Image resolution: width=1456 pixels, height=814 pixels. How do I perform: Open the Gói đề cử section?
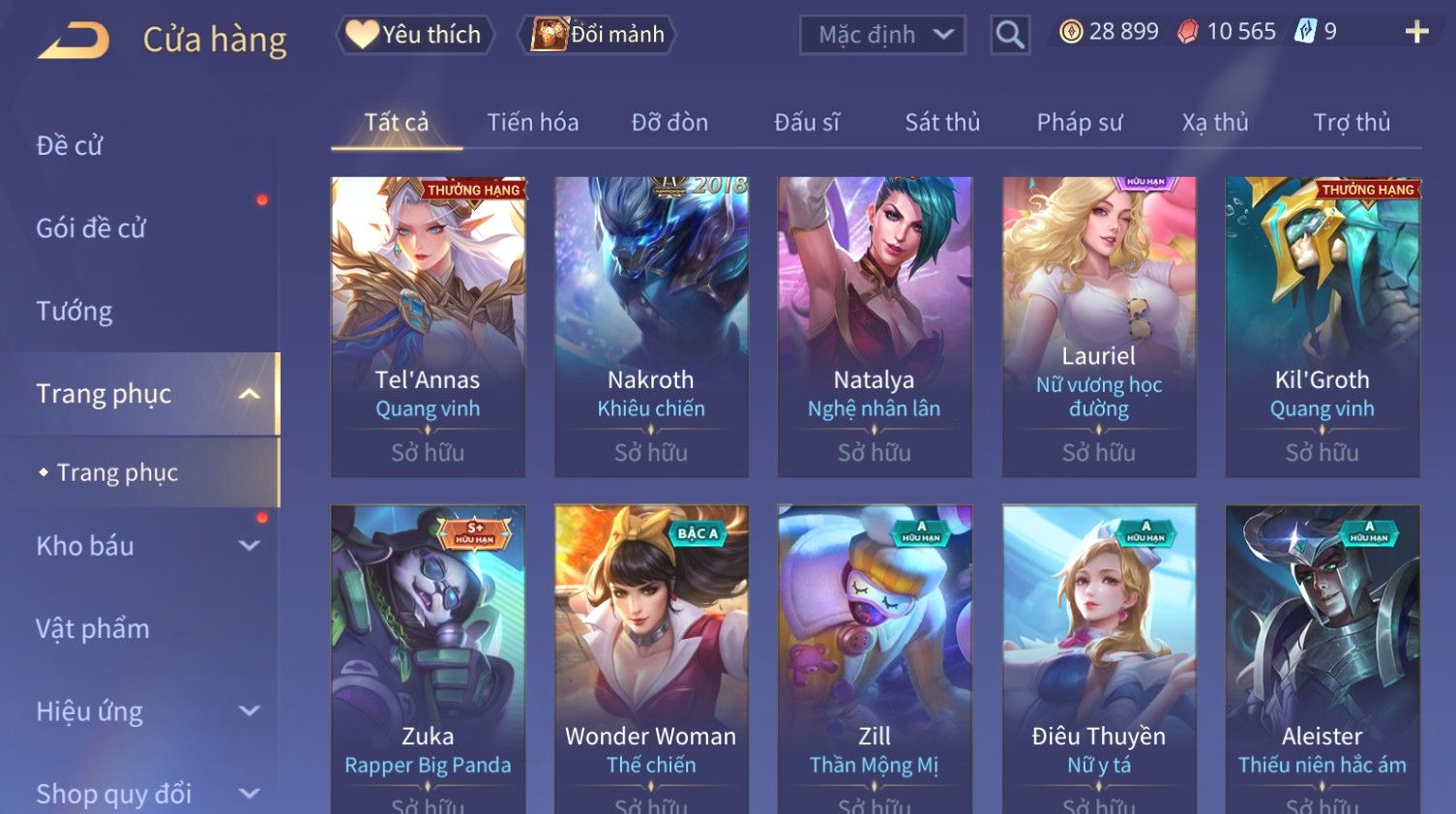click(91, 228)
